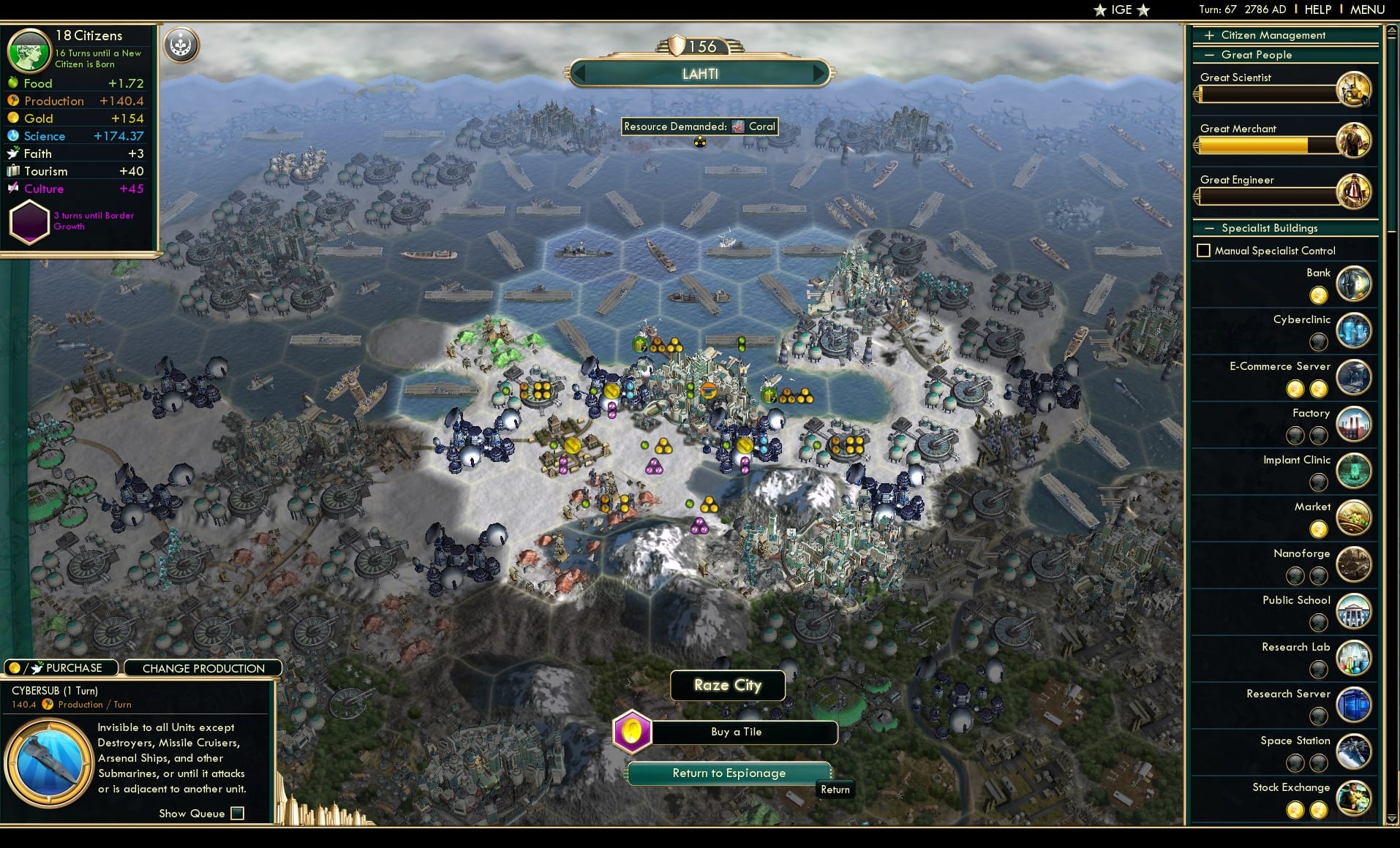Enable Manual Specialist Control
Image resolution: width=1400 pixels, height=848 pixels.
(1204, 250)
